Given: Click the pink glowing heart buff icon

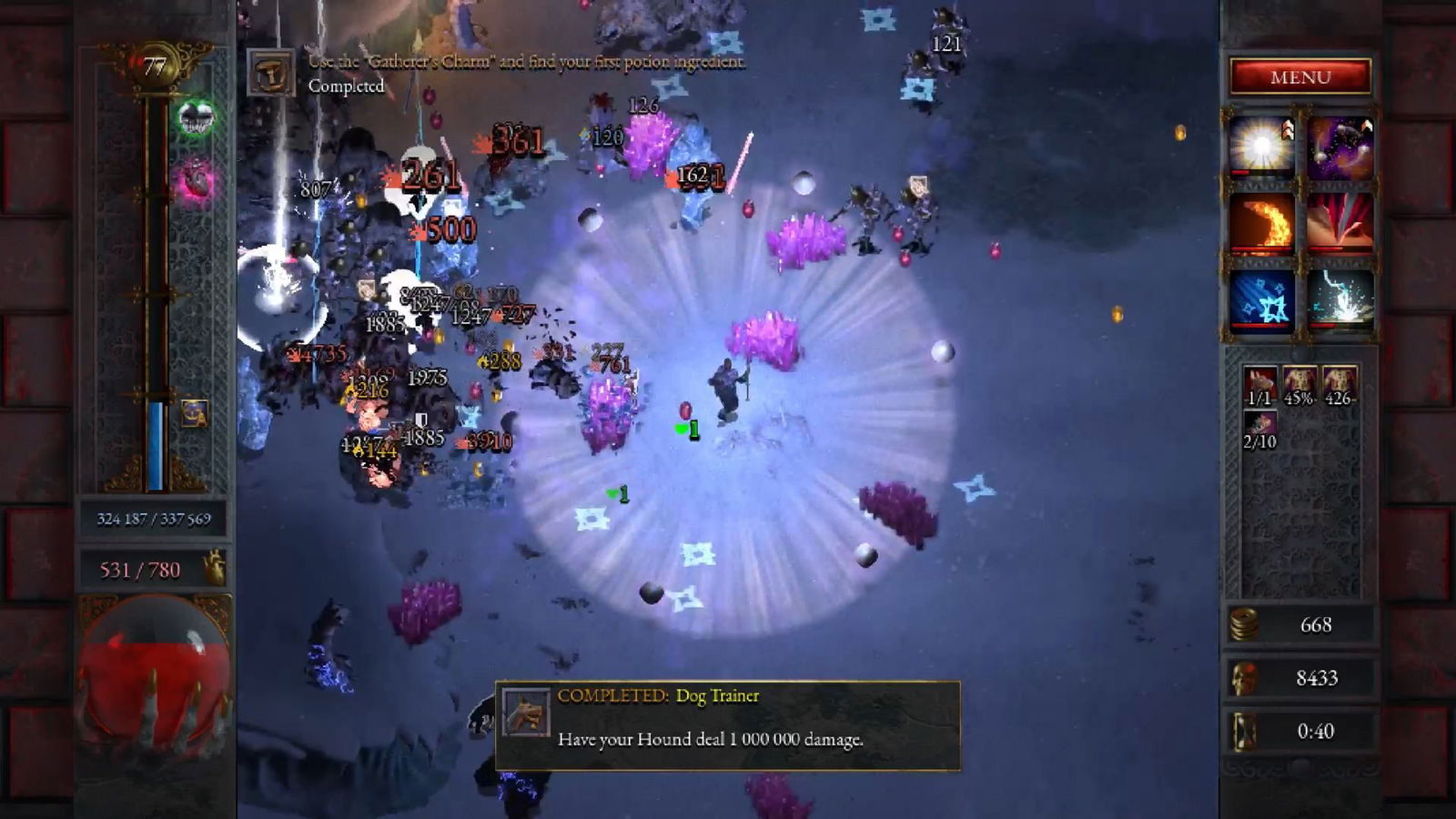Looking at the screenshot, I should tap(196, 180).
